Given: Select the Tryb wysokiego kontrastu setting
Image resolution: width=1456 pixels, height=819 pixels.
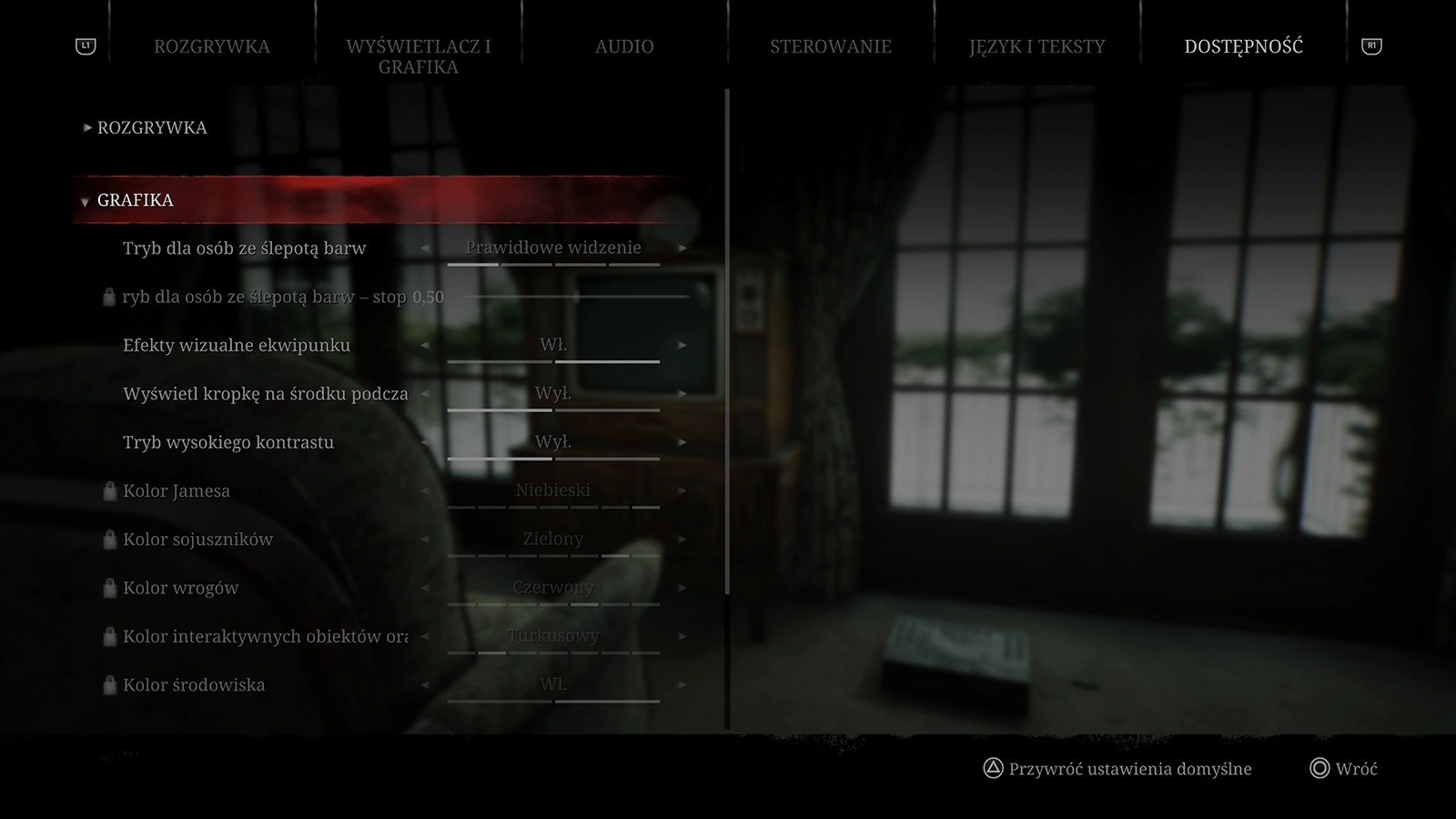Looking at the screenshot, I should pos(228,443).
